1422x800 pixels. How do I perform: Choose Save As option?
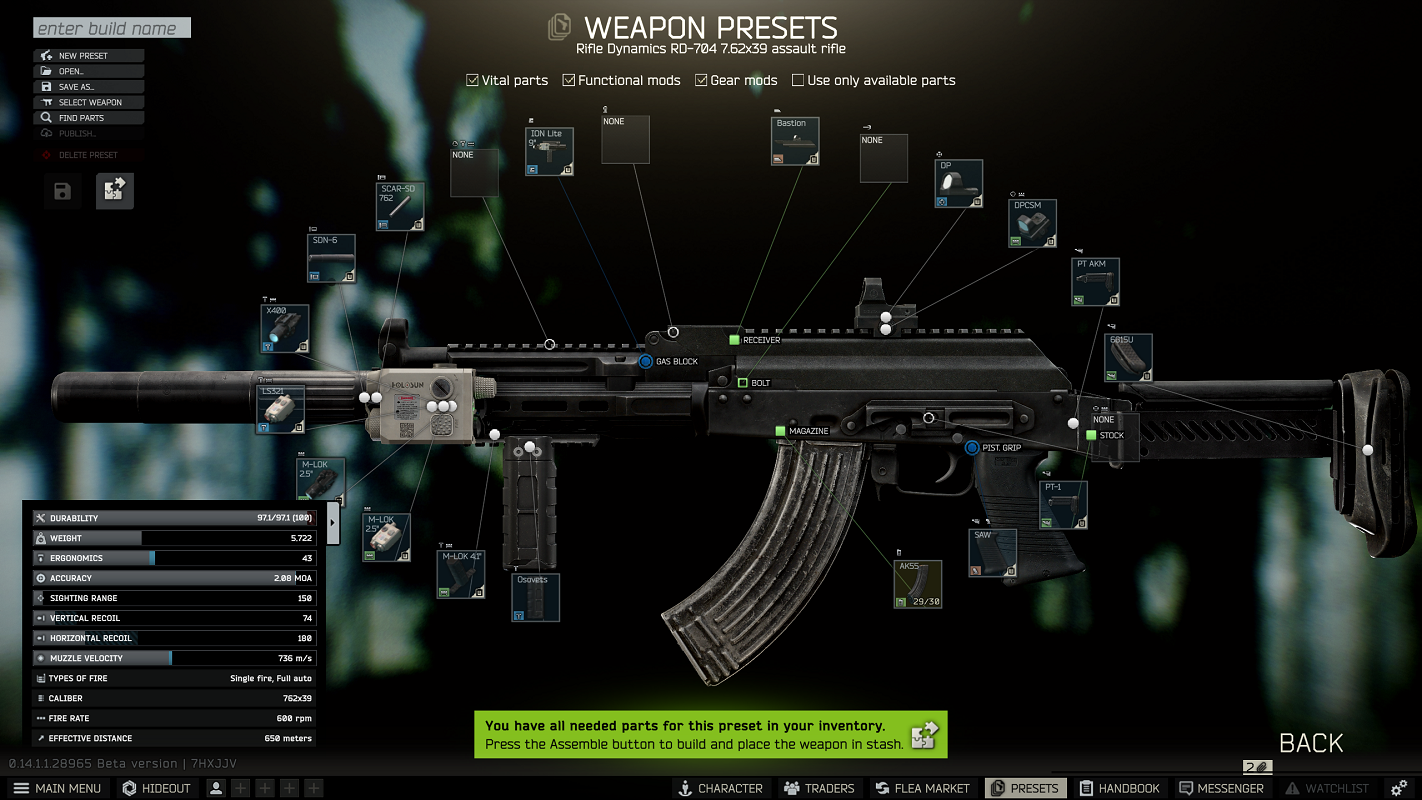point(89,87)
